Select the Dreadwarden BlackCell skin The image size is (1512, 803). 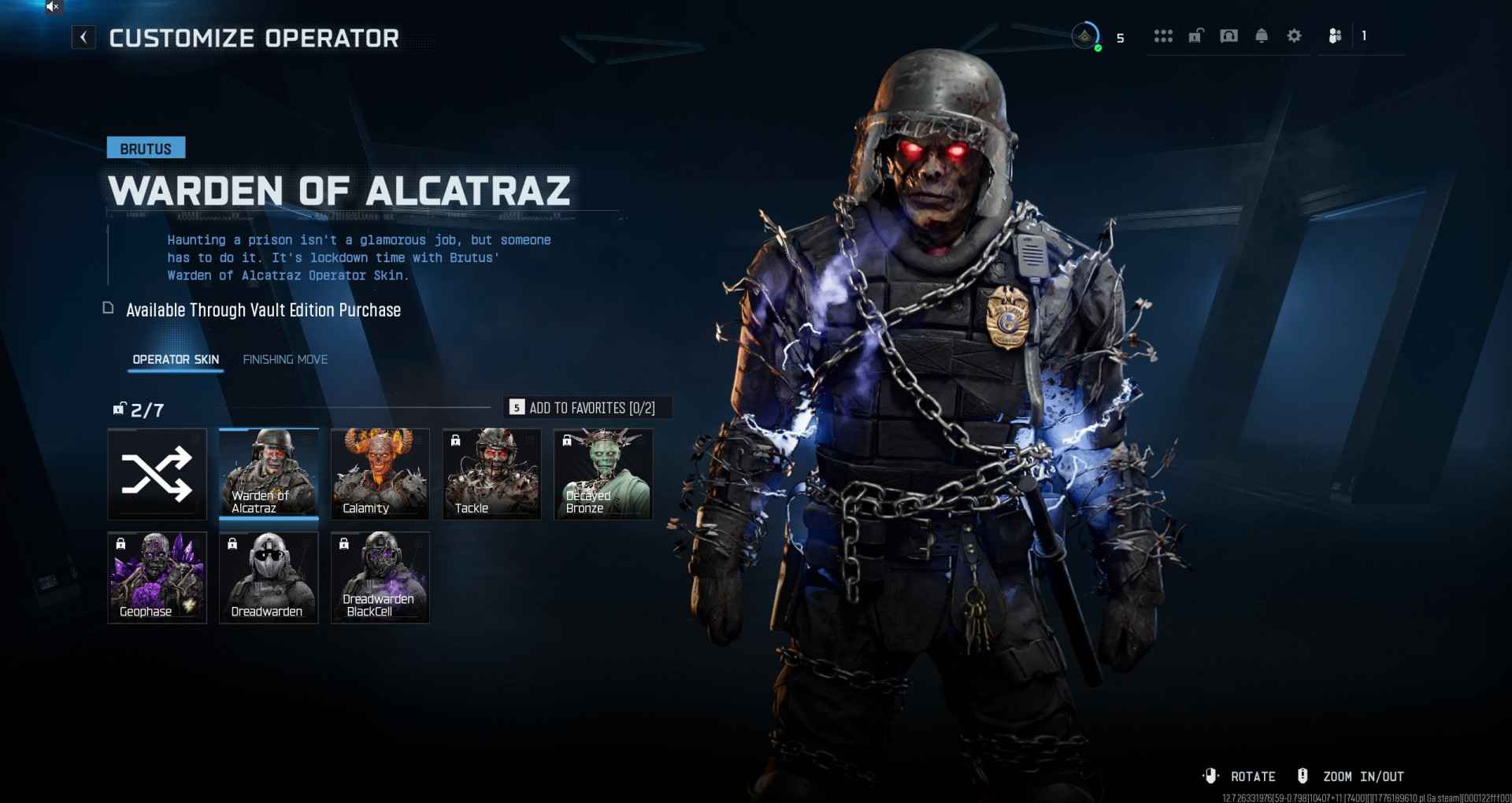point(380,578)
